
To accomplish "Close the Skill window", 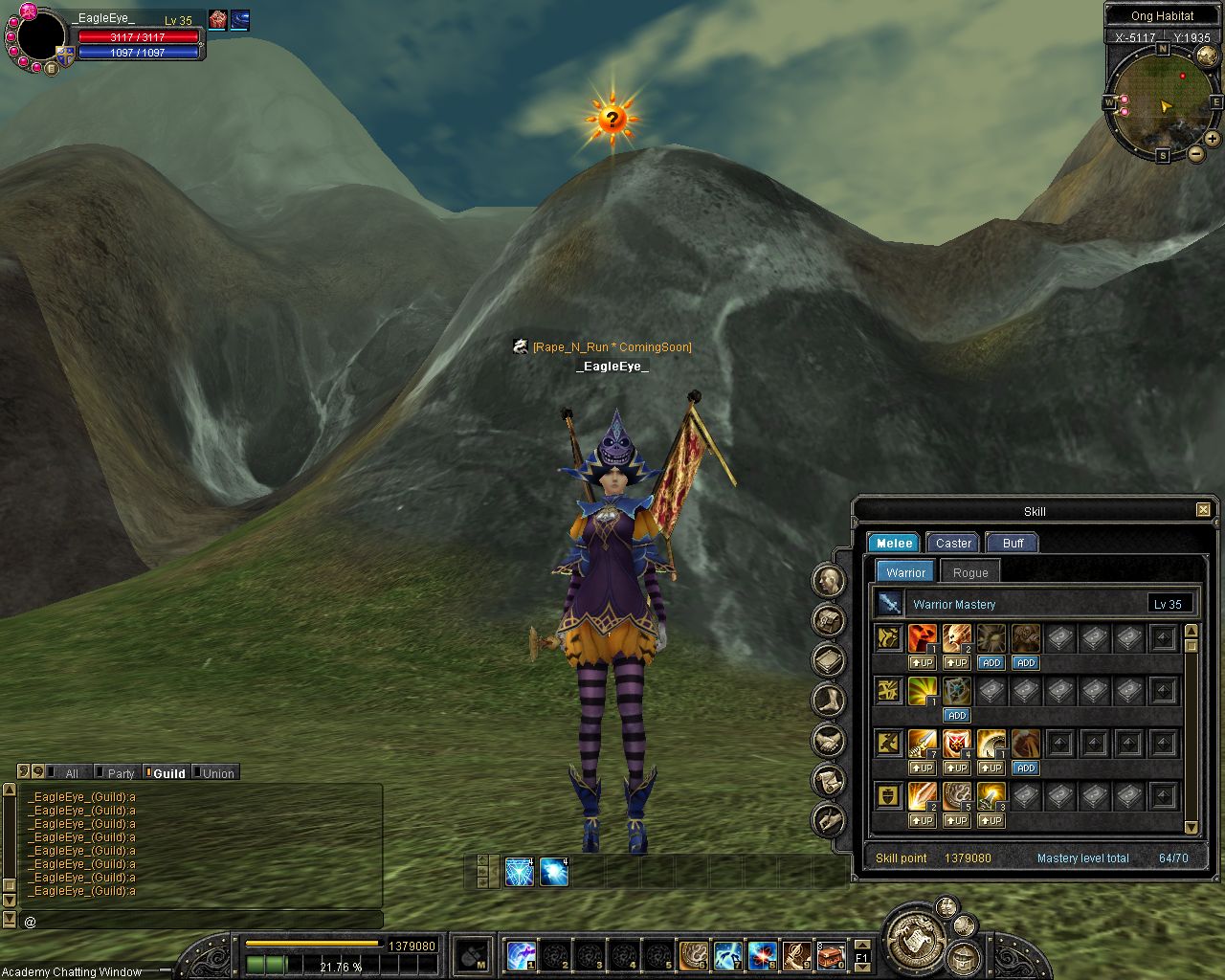I will pyautogui.click(x=1203, y=510).
